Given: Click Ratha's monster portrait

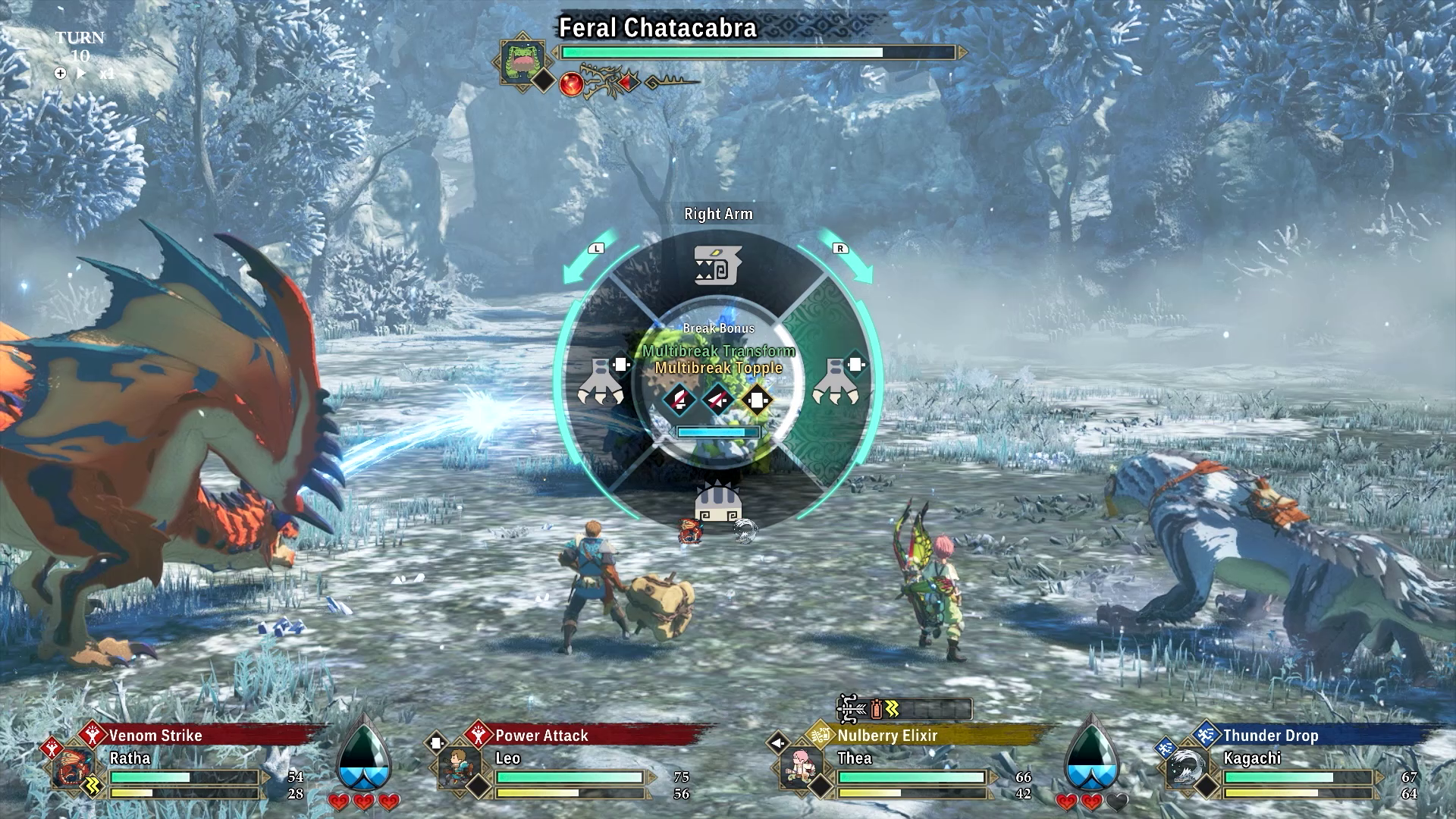Looking at the screenshot, I should click(x=76, y=767).
